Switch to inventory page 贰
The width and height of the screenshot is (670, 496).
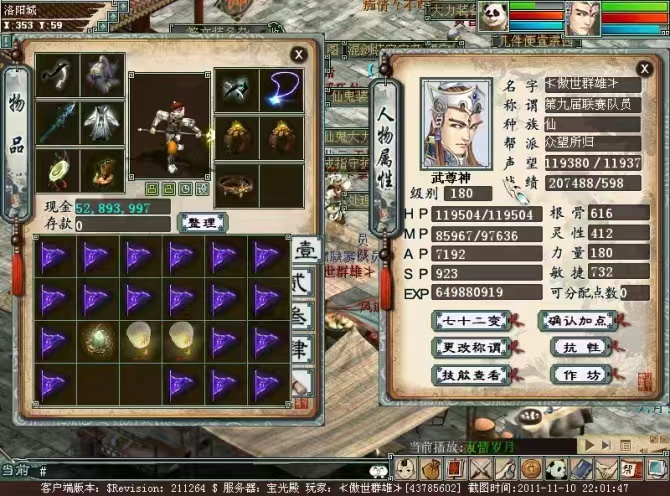pos(302,283)
